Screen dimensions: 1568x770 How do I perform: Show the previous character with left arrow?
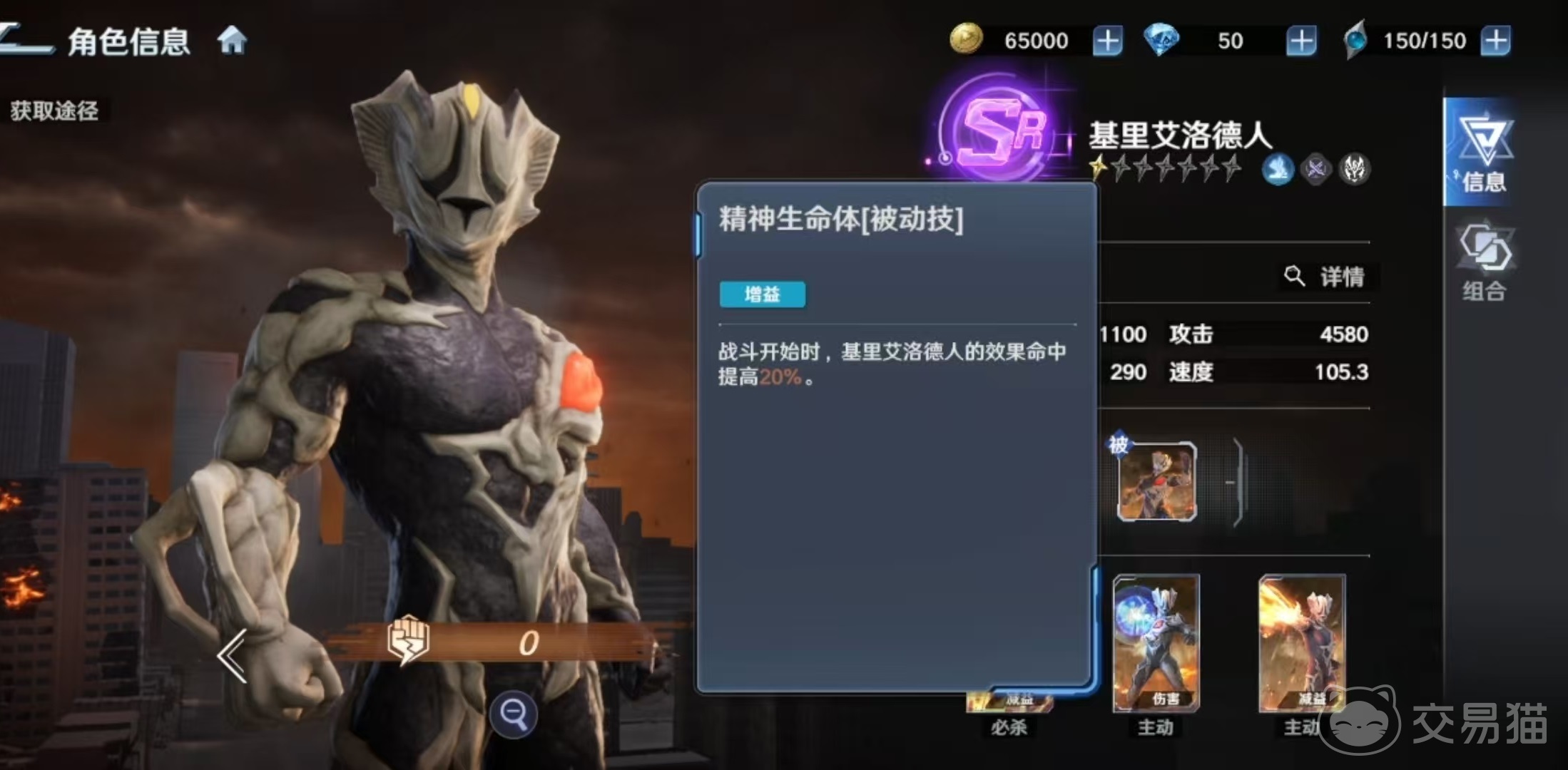[x=233, y=656]
